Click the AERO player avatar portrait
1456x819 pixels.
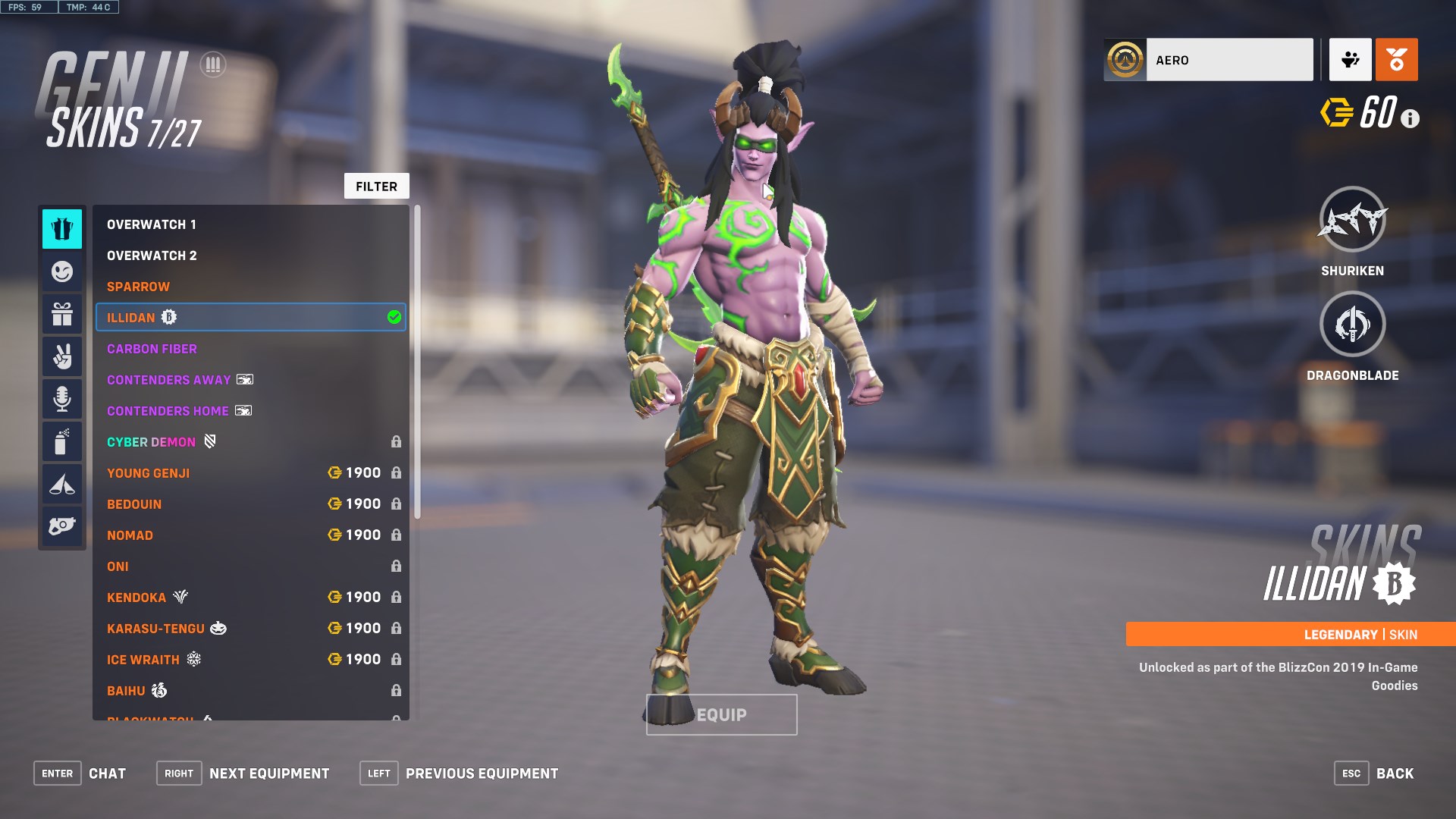[1125, 59]
